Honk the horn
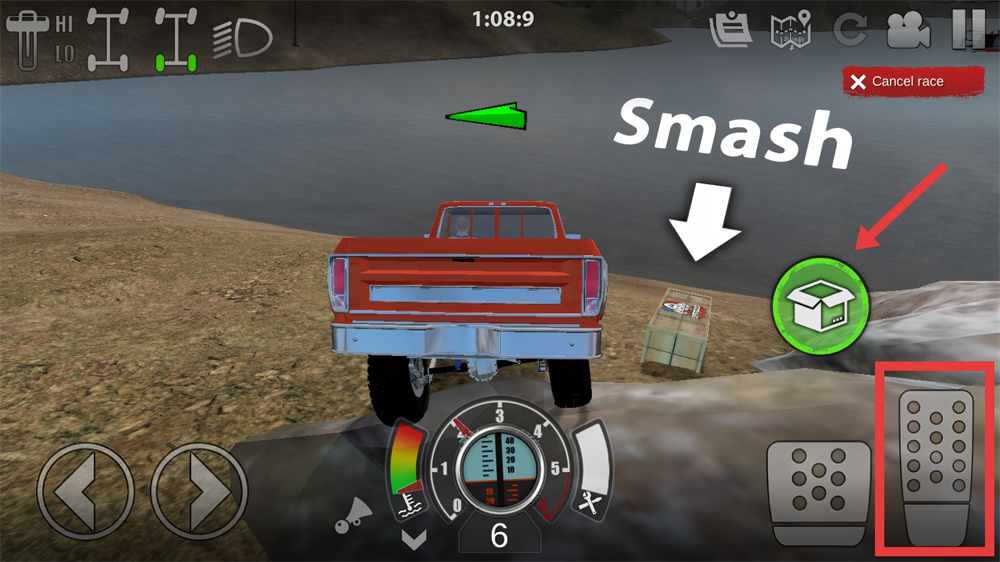The height and width of the screenshot is (562, 1000). click(x=353, y=516)
